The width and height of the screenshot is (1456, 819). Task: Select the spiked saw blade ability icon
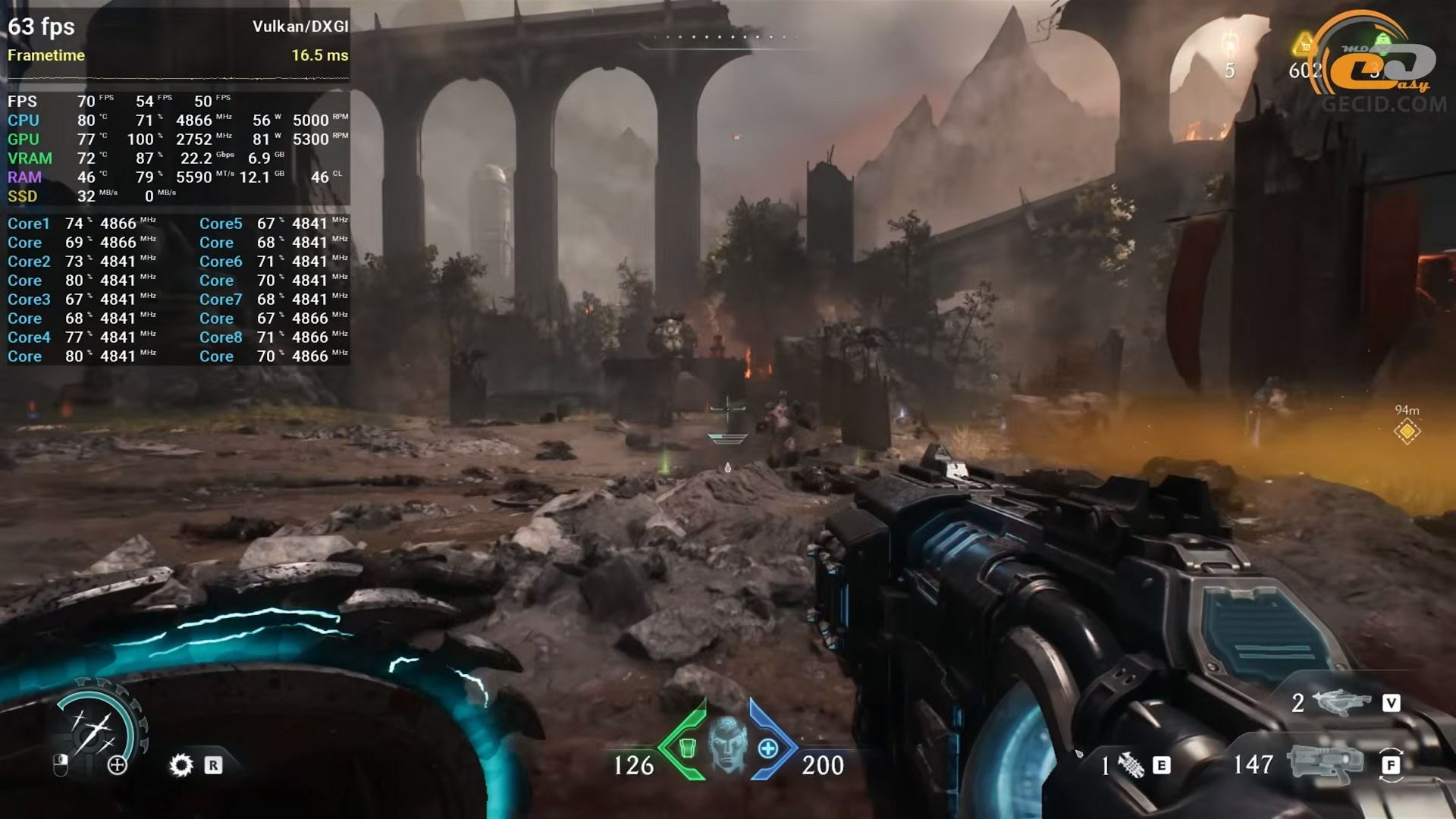tap(181, 765)
